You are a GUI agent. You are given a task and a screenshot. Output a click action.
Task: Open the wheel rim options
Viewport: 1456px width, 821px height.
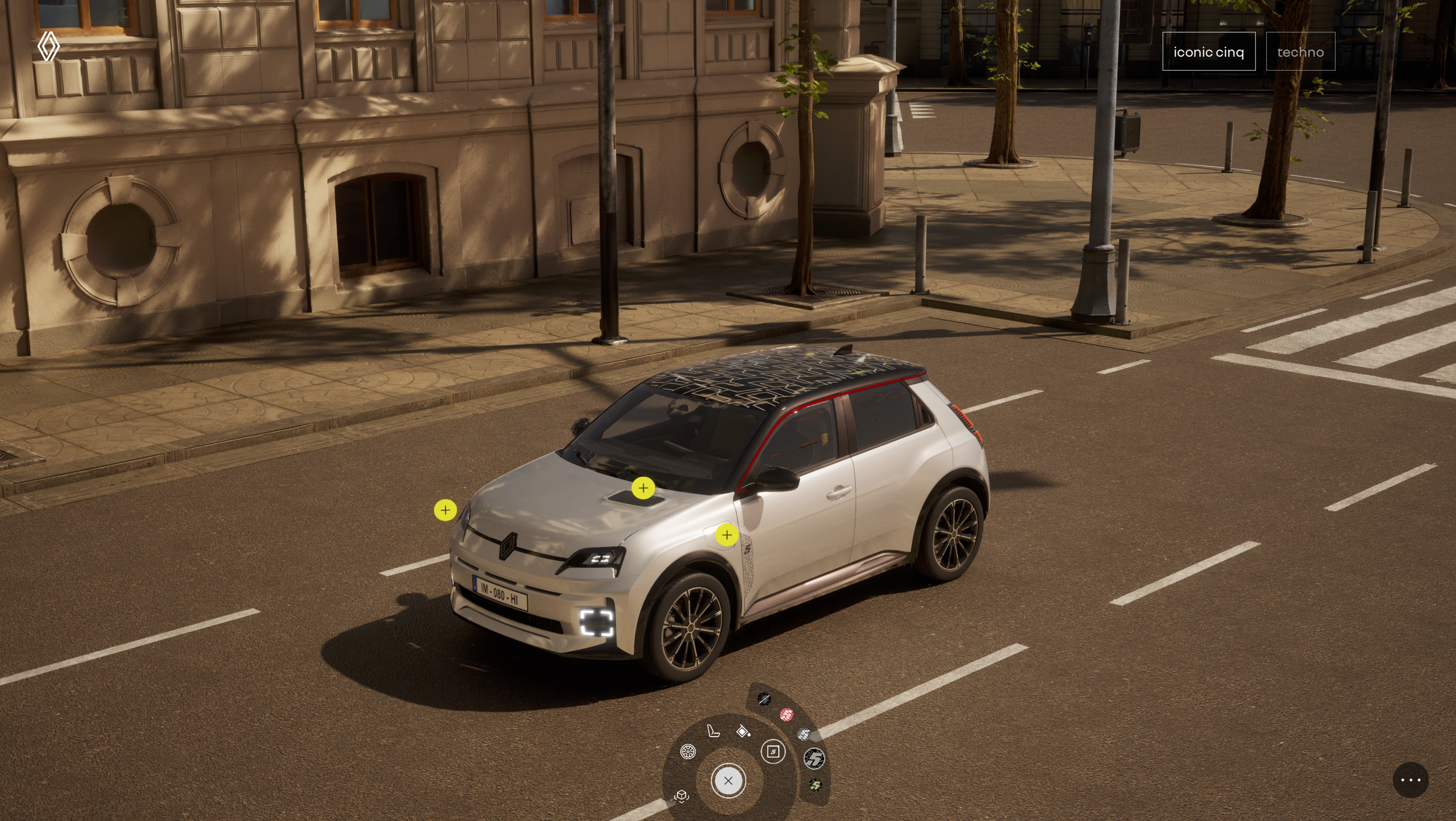[688, 751]
